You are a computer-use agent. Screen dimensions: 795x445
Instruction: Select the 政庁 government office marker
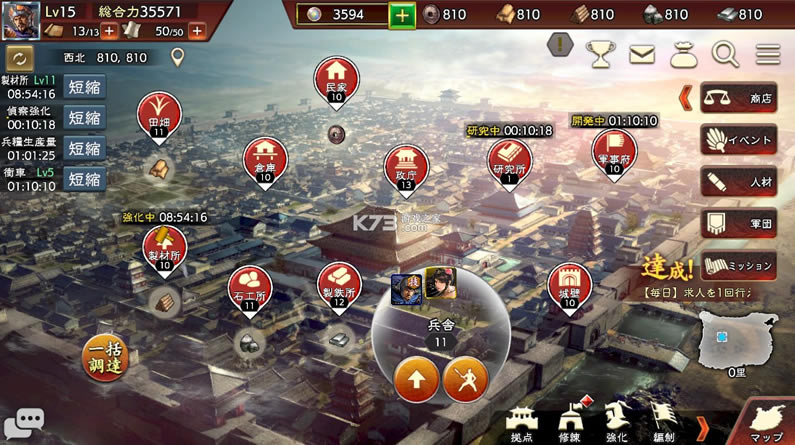pyautogui.click(x=406, y=165)
